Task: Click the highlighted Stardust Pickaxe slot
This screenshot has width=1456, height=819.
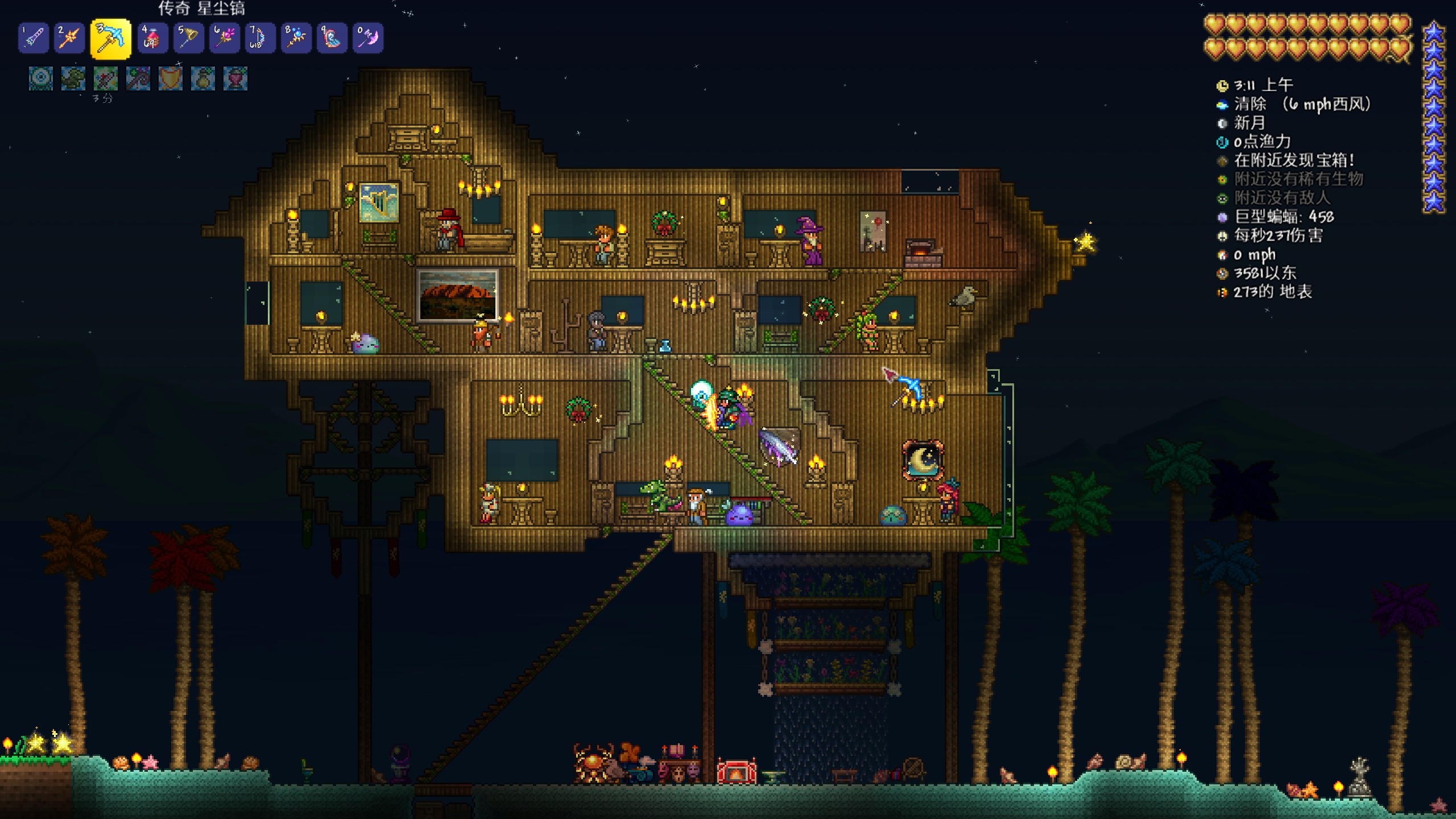Action: click(x=110, y=39)
